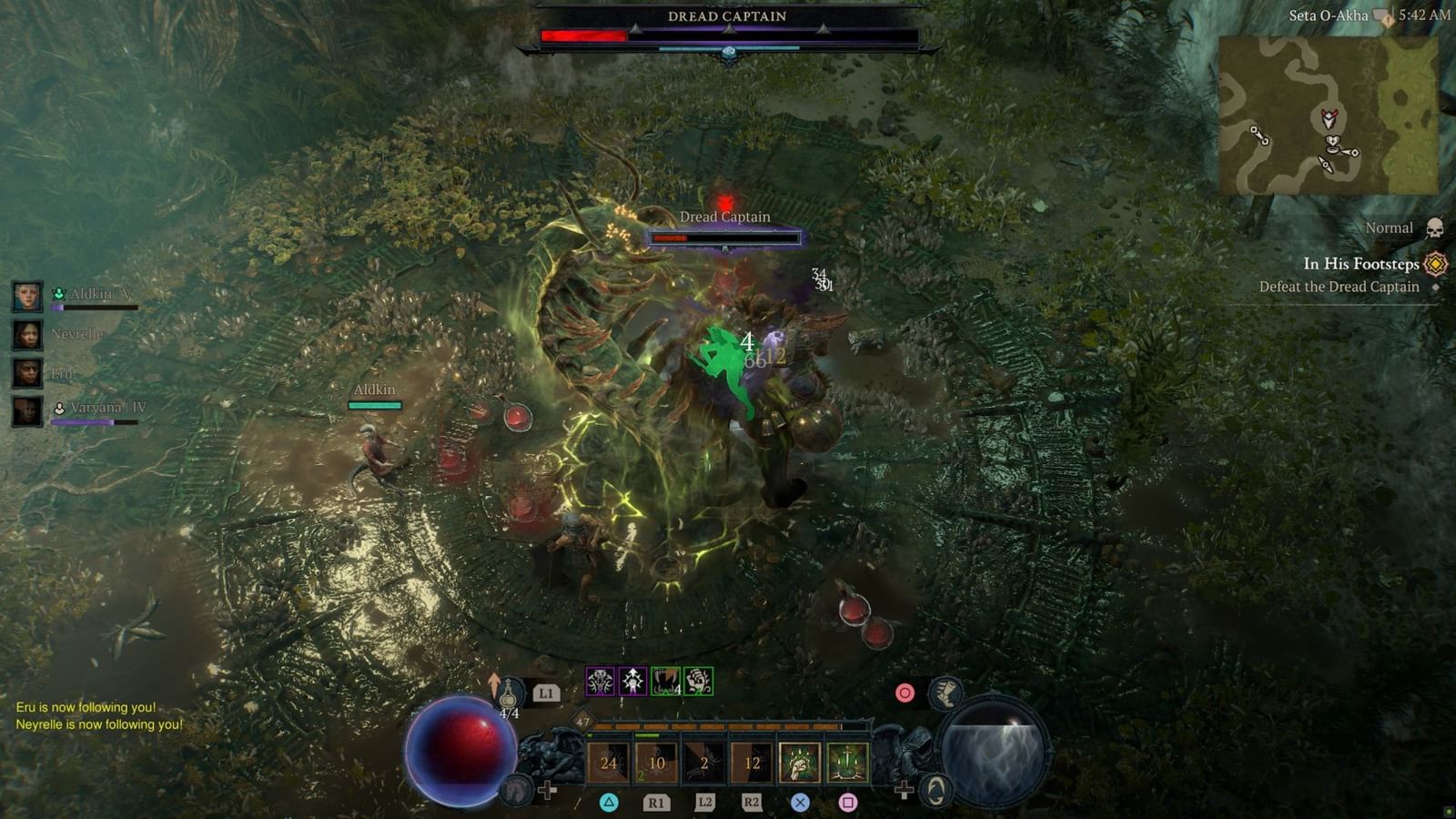Click the purple curse debuff icon above the hotbar
This screenshot has height=819, width=1456.
point(600,682)
